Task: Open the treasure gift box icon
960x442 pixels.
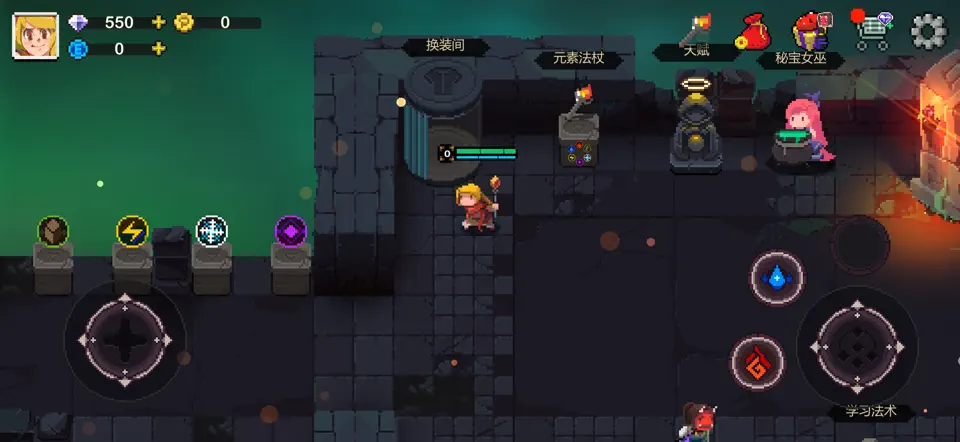Action: [810, 32]
